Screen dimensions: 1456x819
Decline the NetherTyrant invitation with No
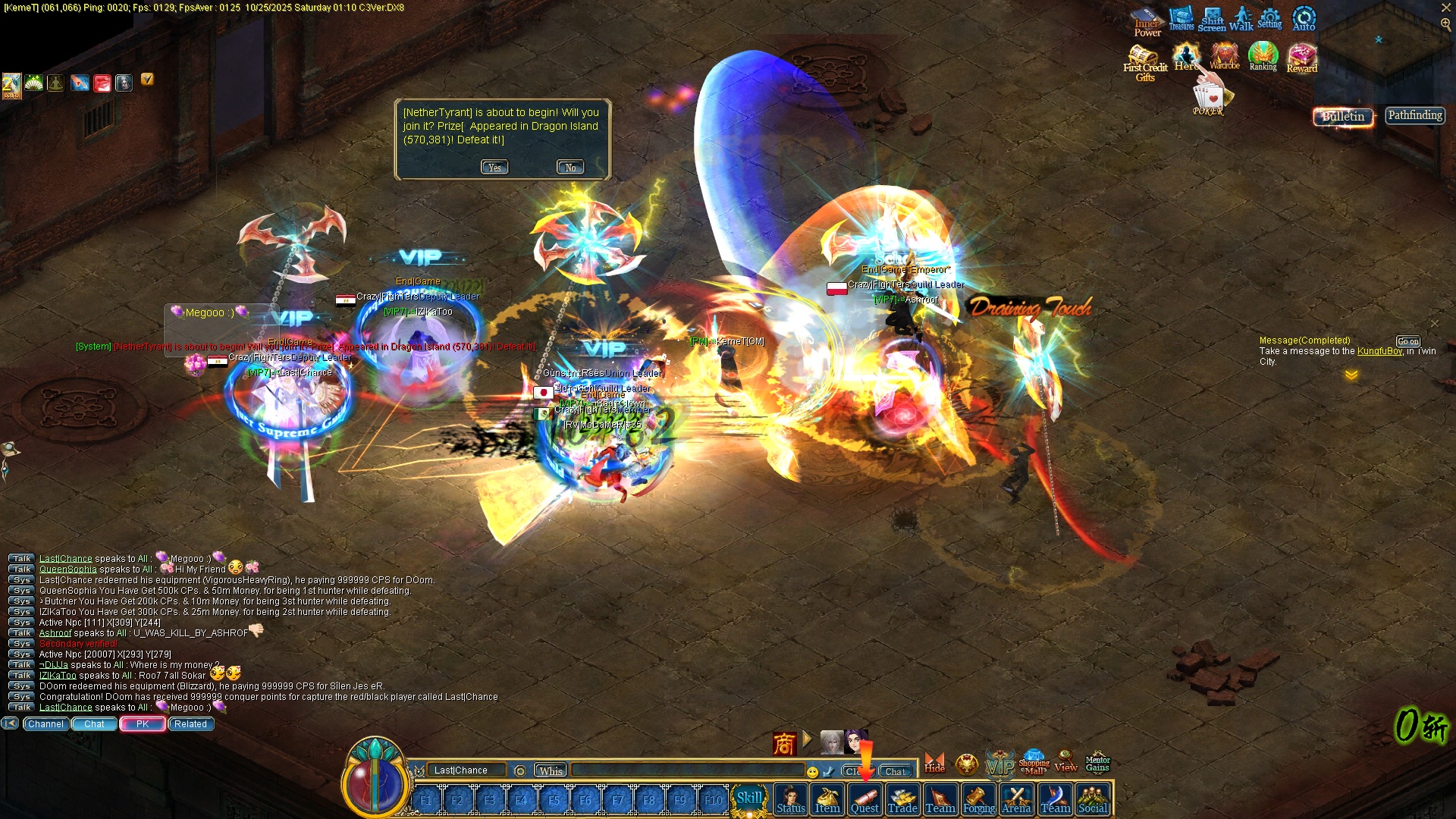pyautogui.click(x=570, y=168)
